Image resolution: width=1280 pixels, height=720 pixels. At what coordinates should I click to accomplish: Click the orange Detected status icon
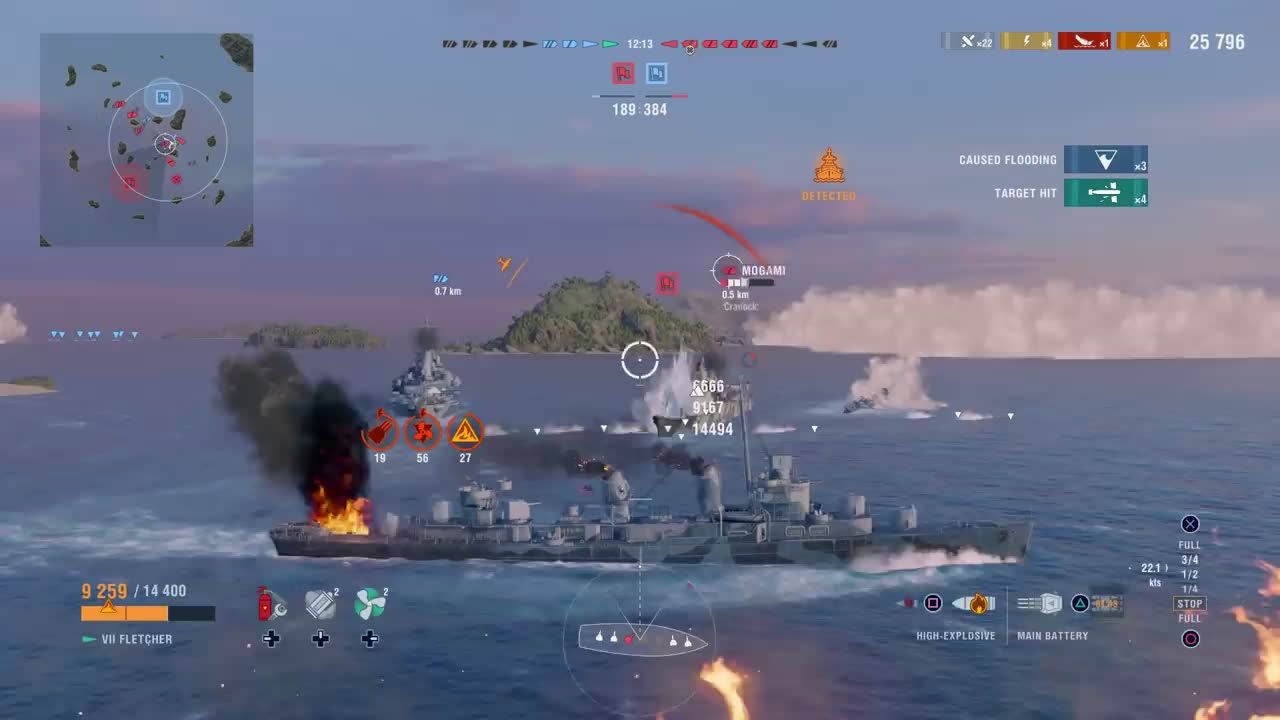pos(829,166)
